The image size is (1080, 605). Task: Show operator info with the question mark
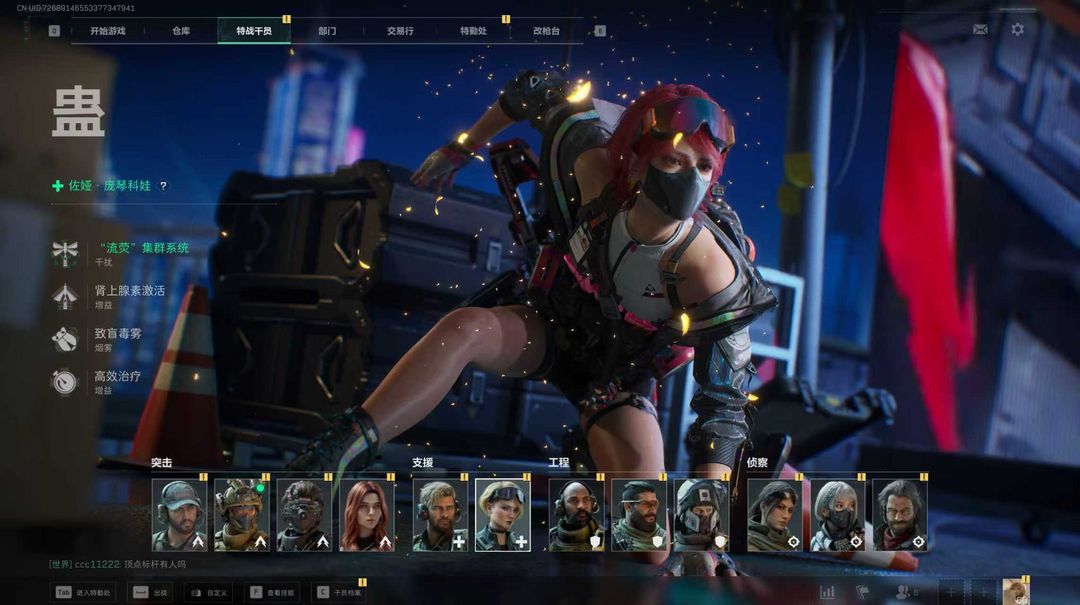[x=164, y=186]
